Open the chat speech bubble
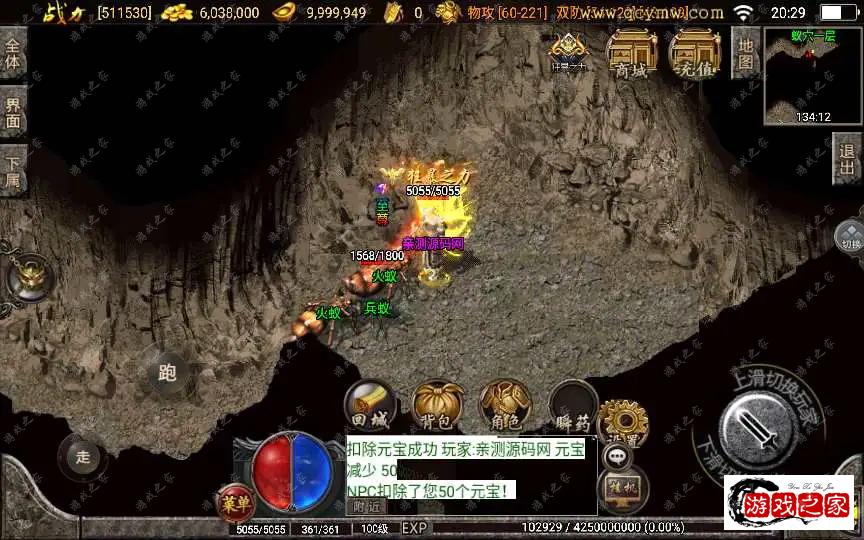The height and width of the screenshot is (540, 864). click(x=619, y=457)
